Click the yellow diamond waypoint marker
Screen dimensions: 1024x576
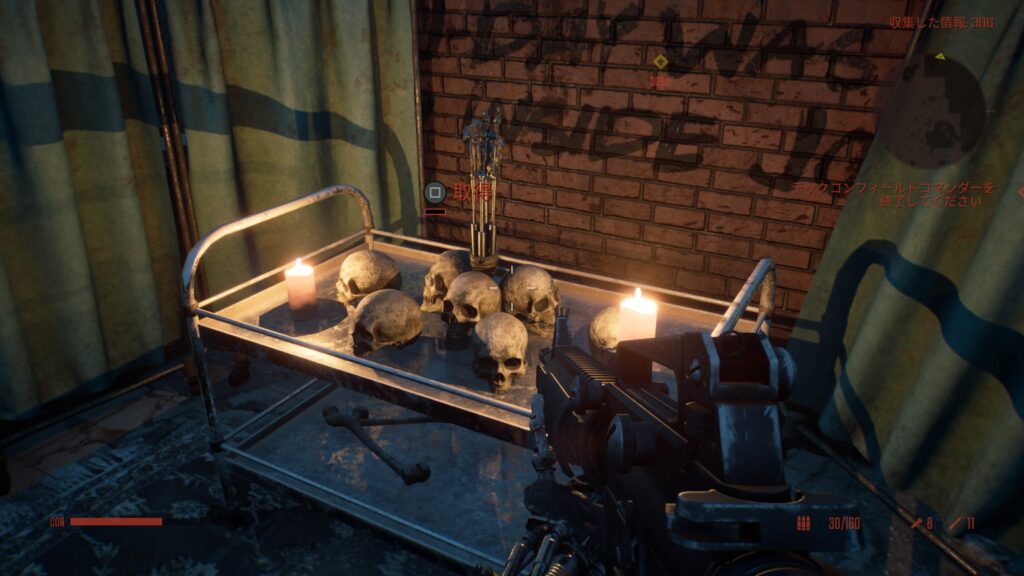pyautogui.click(x=660, y=62)
